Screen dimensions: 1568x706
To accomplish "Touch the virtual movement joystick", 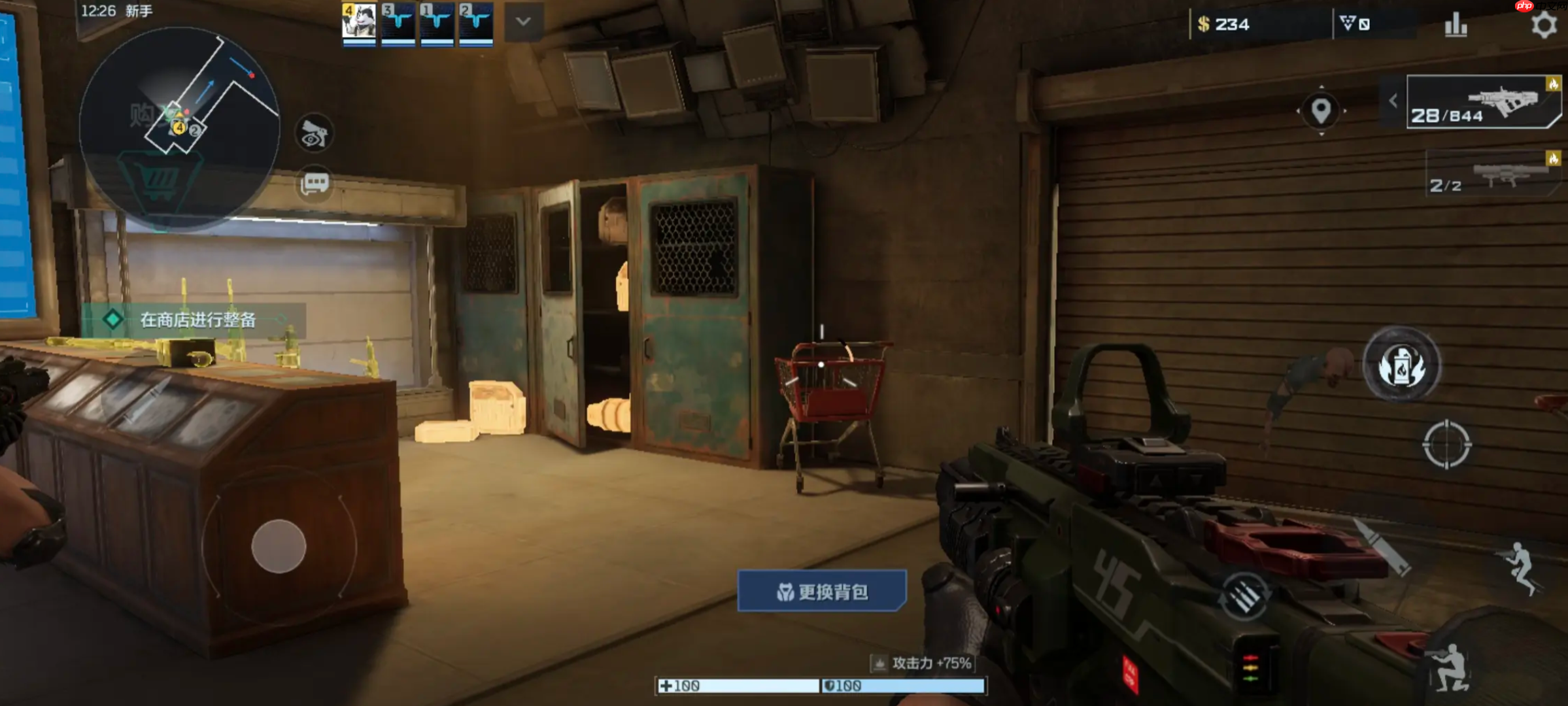I will 279,546.
